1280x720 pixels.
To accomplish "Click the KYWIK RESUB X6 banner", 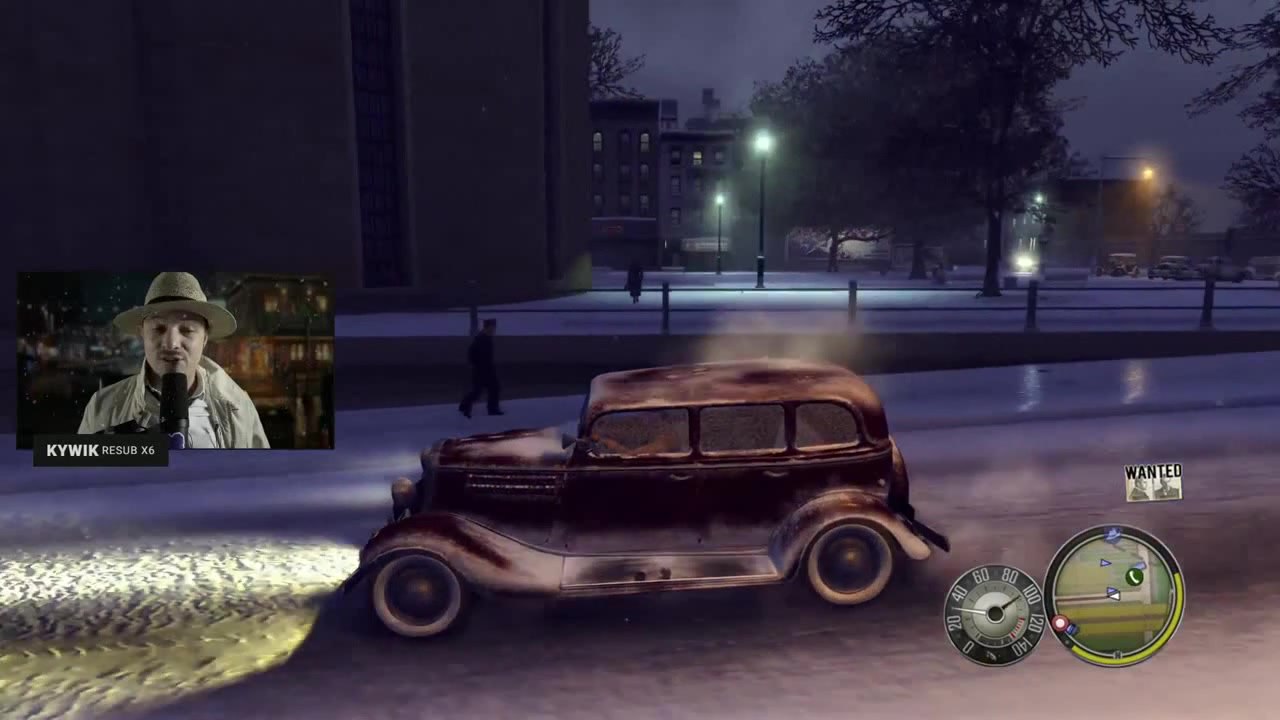I will pyautogui.click(x=101, y=451).
